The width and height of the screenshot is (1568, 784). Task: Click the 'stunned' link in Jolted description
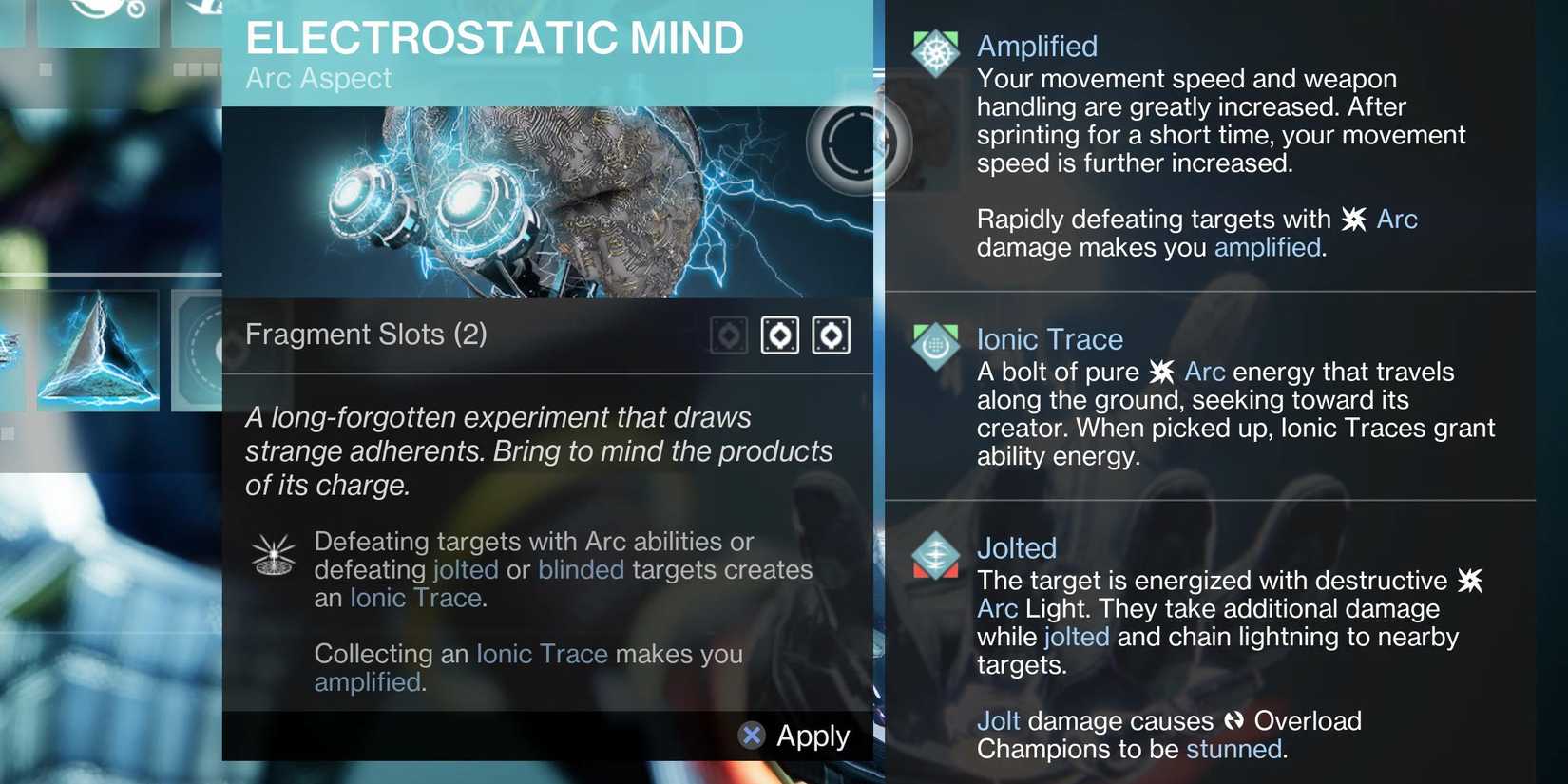pos(1233,748)
